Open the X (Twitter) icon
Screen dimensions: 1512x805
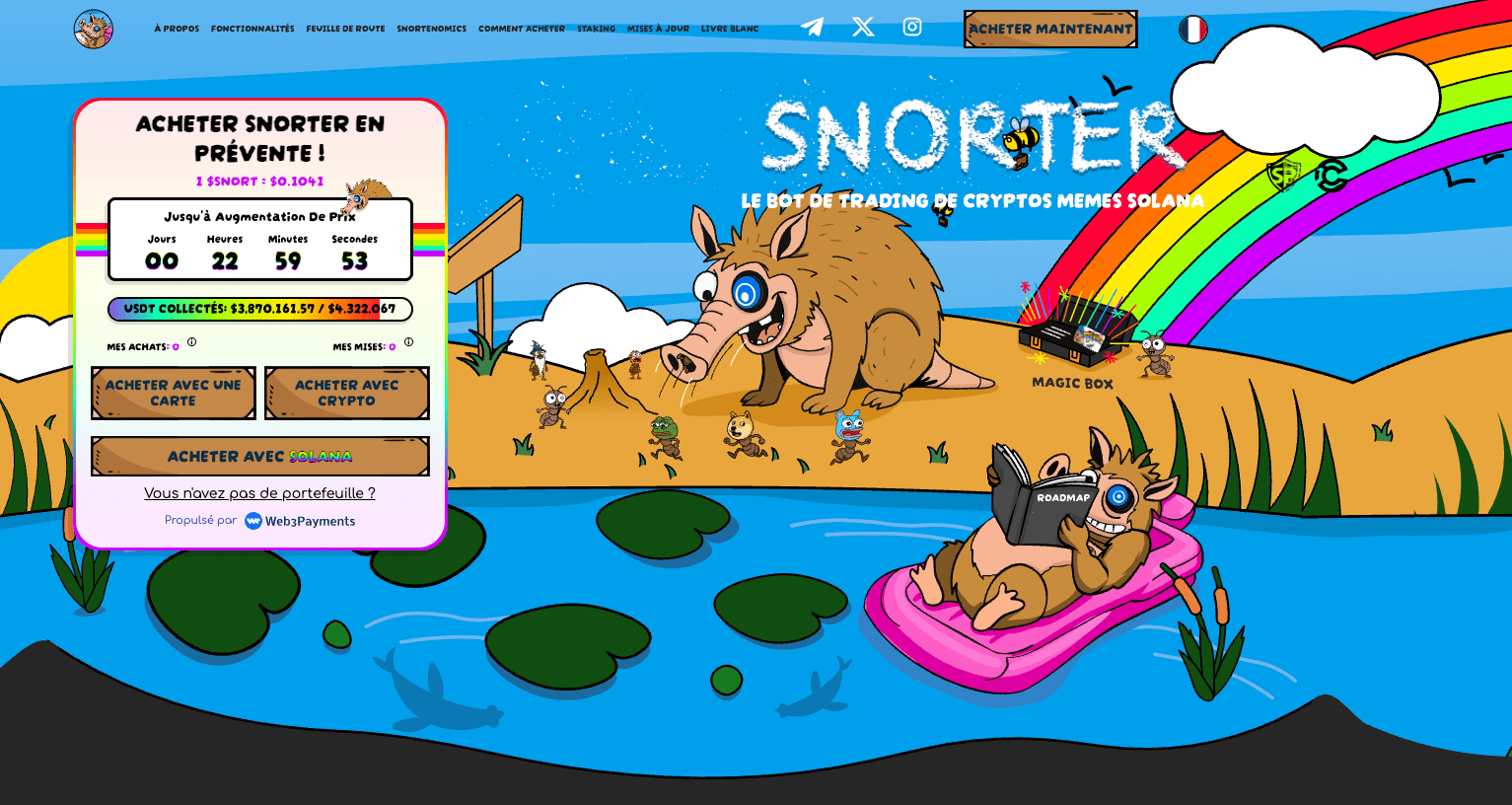pos(862,27)
